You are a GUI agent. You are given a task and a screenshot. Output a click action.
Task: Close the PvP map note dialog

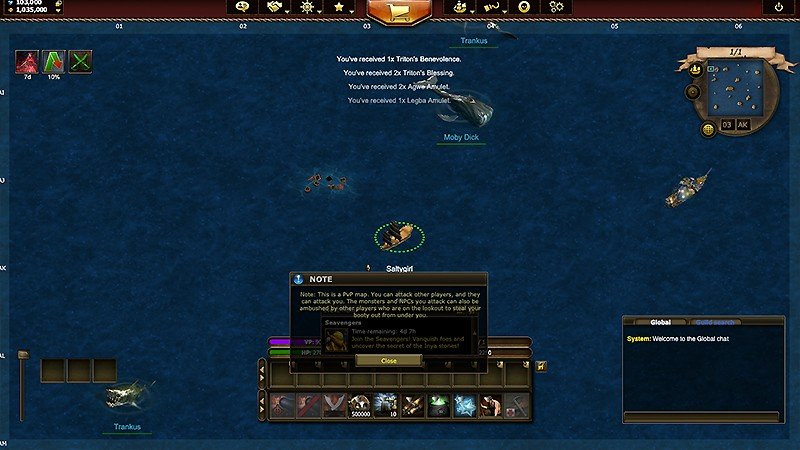click(389, 361)
